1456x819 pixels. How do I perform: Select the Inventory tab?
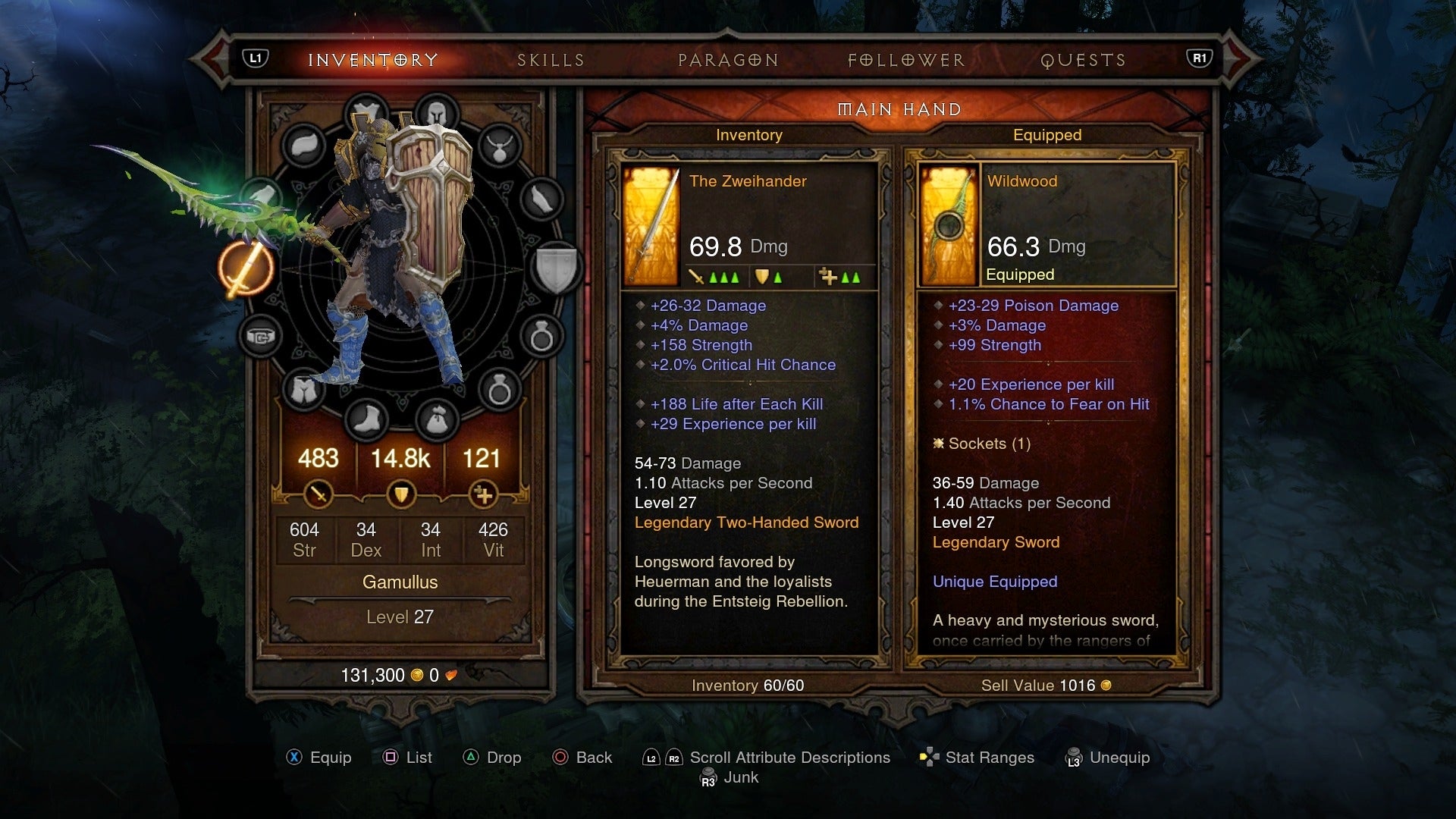tap(373, 60)
